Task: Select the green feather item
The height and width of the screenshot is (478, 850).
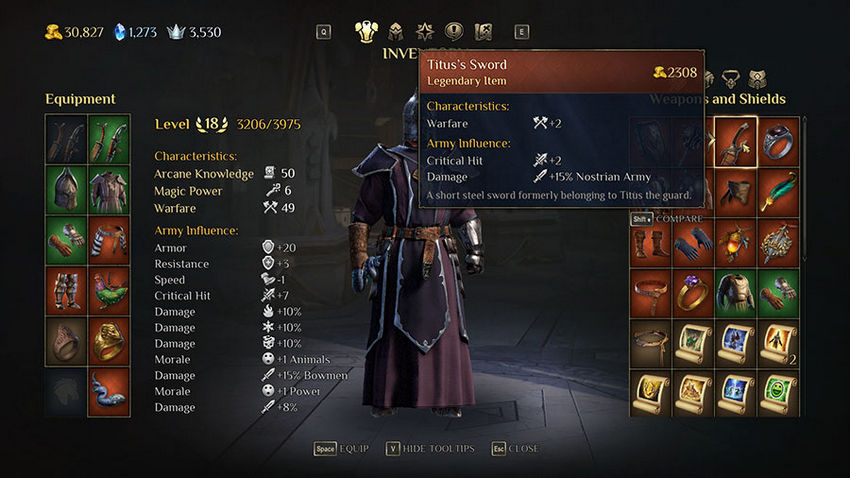Action: click(778, 191)
